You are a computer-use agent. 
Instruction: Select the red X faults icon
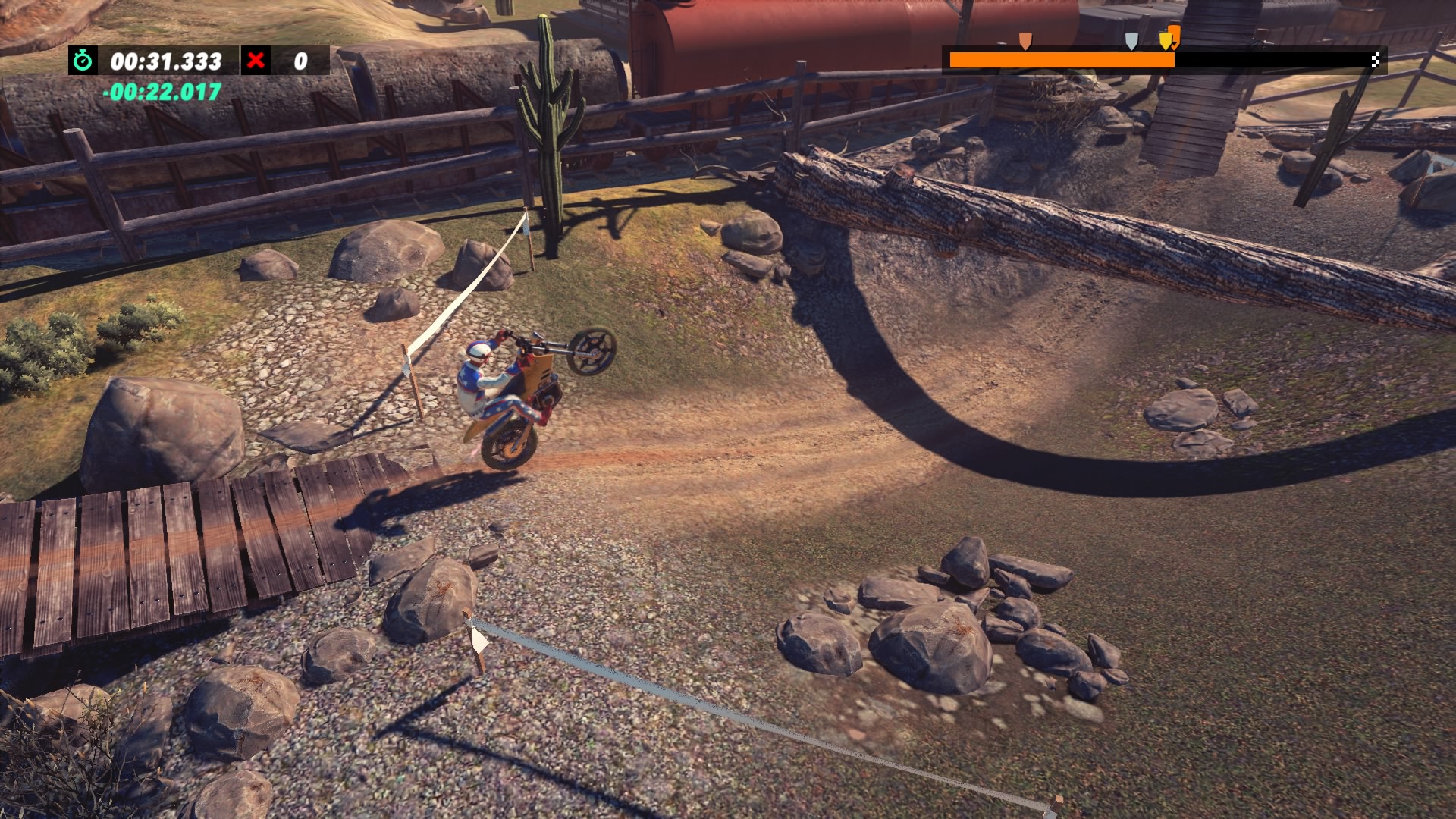tap(256, 60)
